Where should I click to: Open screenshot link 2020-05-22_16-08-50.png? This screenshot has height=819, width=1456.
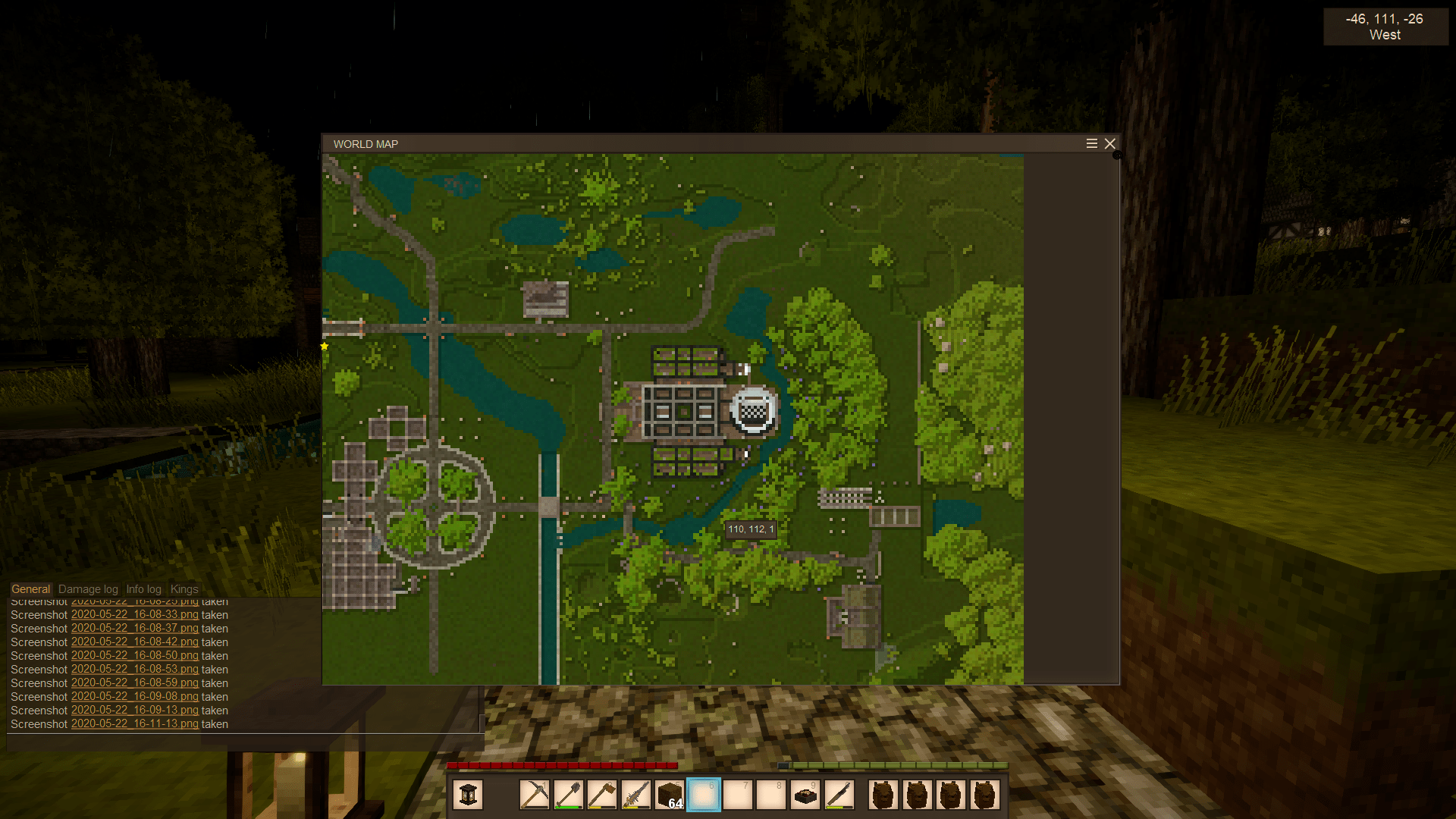[x=134, y=656]
